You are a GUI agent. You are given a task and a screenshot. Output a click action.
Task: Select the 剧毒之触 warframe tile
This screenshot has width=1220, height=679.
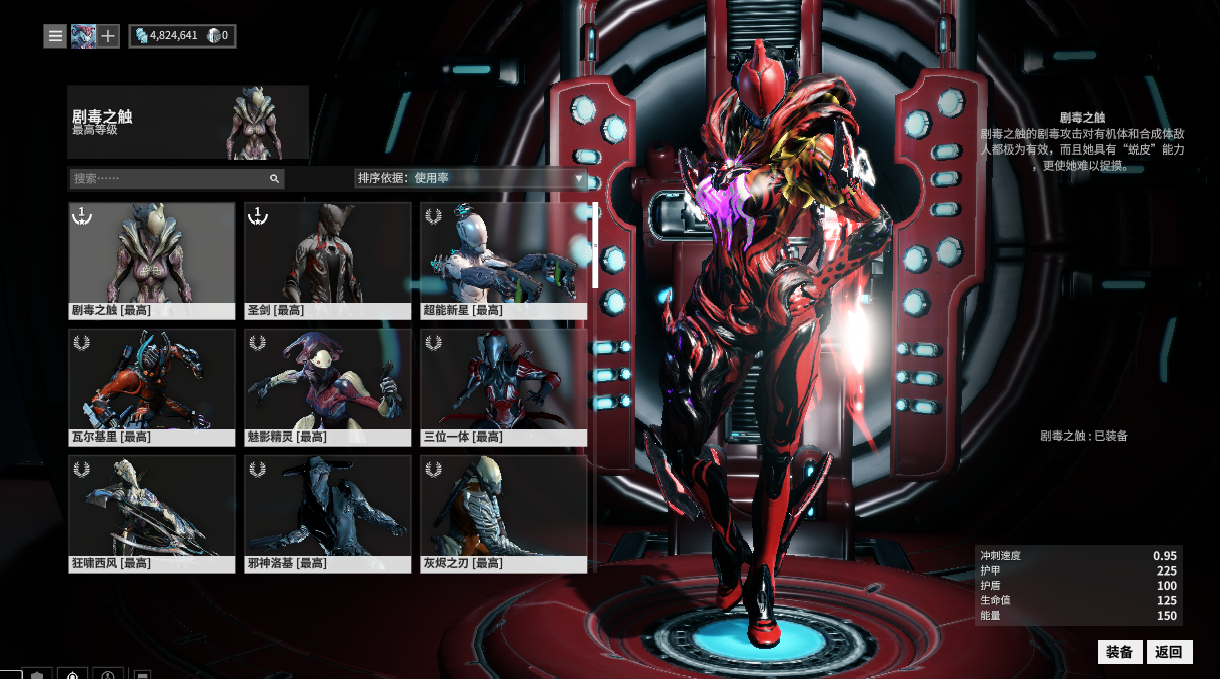pos(152,260)
